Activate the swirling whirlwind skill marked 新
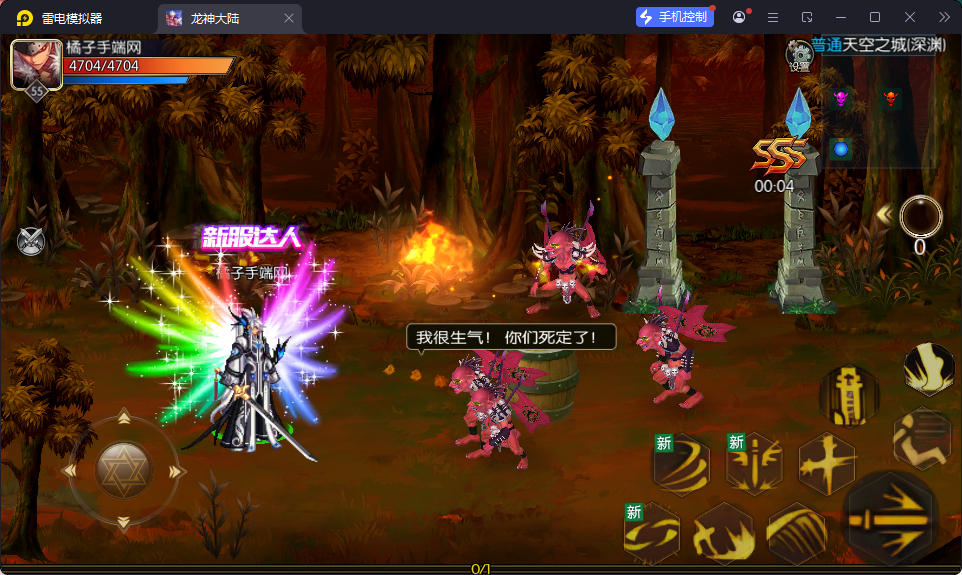This screenshot has width=962, height=575. click(651, 533)
